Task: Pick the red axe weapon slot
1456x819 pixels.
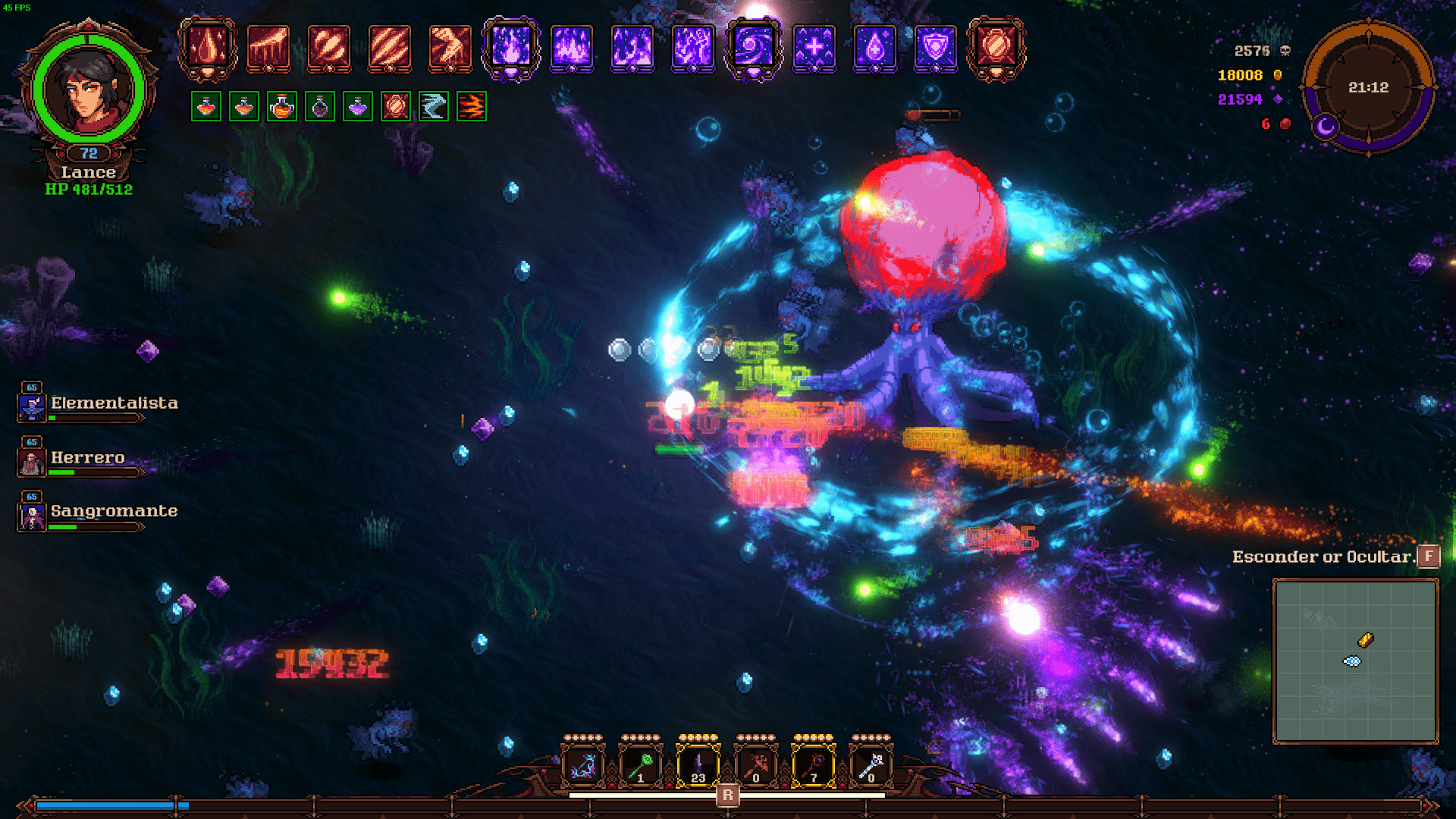Action: 756,765
